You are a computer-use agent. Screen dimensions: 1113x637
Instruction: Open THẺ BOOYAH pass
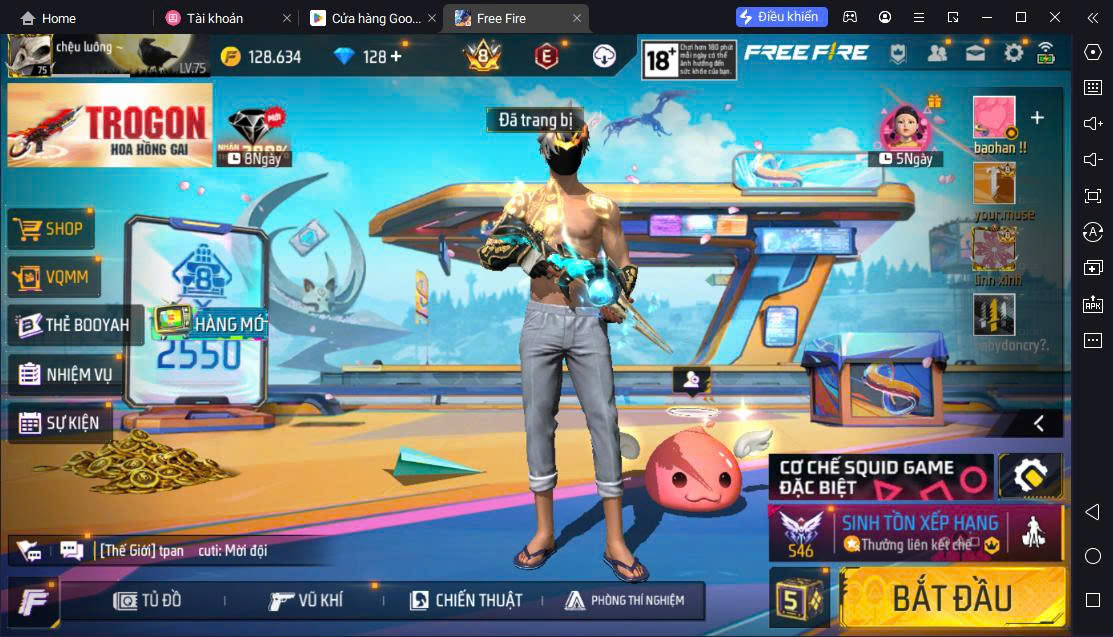click(x=74, y=325)
